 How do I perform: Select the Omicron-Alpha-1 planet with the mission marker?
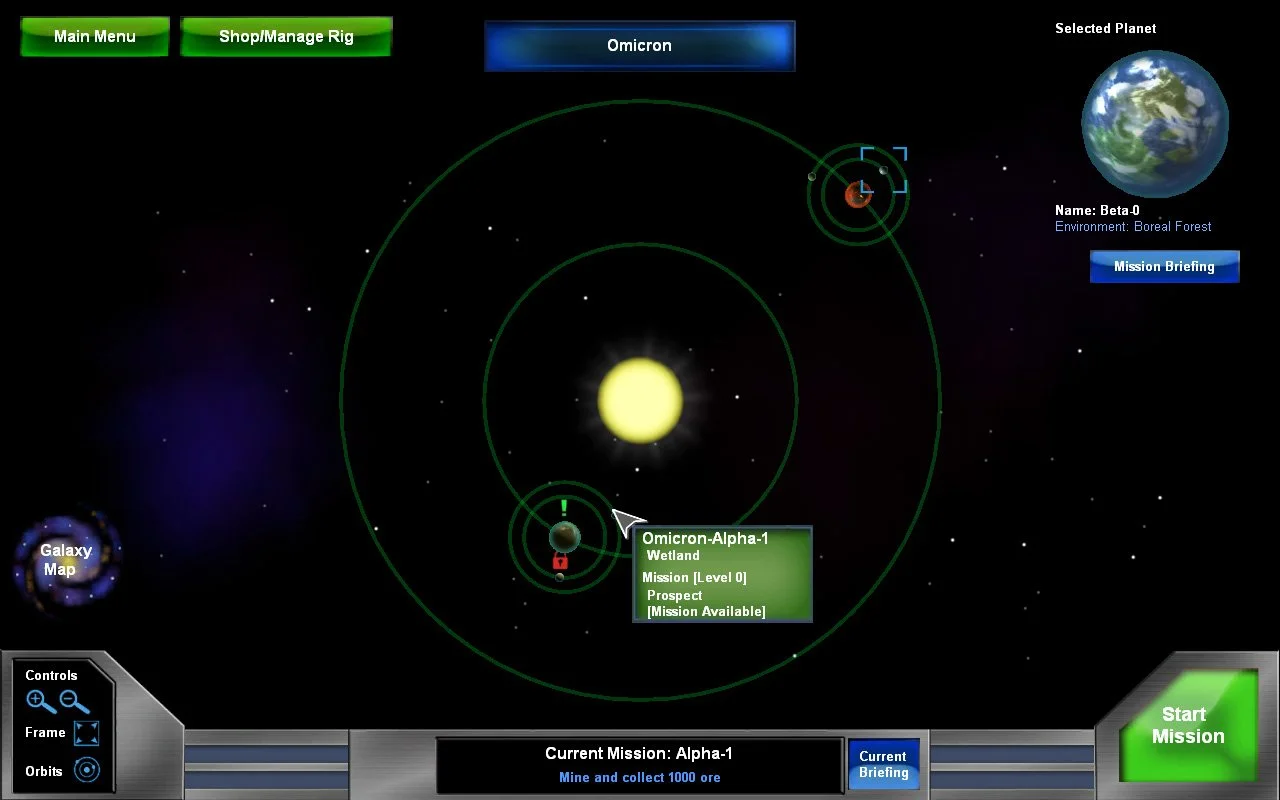point(565,537)
